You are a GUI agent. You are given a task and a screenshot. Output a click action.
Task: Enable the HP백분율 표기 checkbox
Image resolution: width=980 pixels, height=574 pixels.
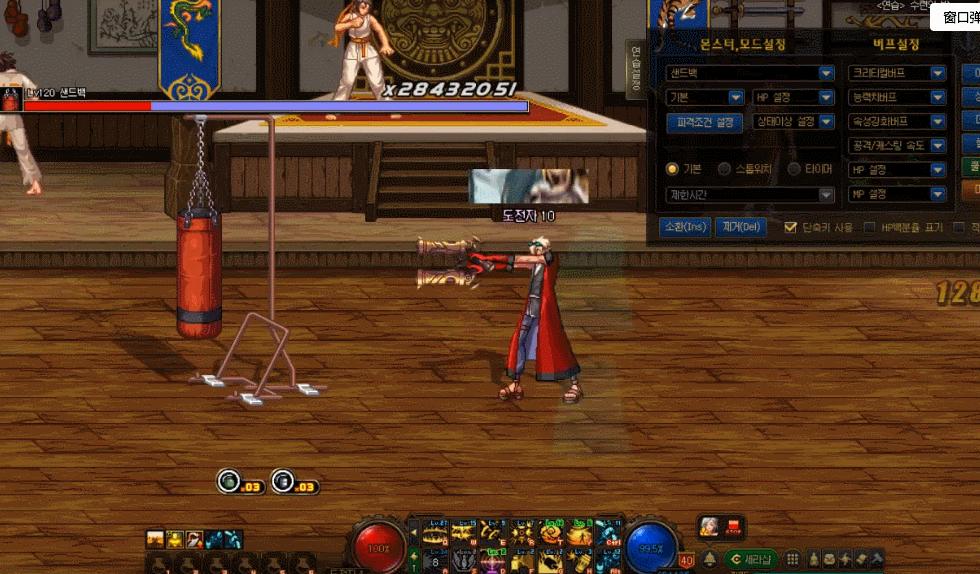[869, 228]
